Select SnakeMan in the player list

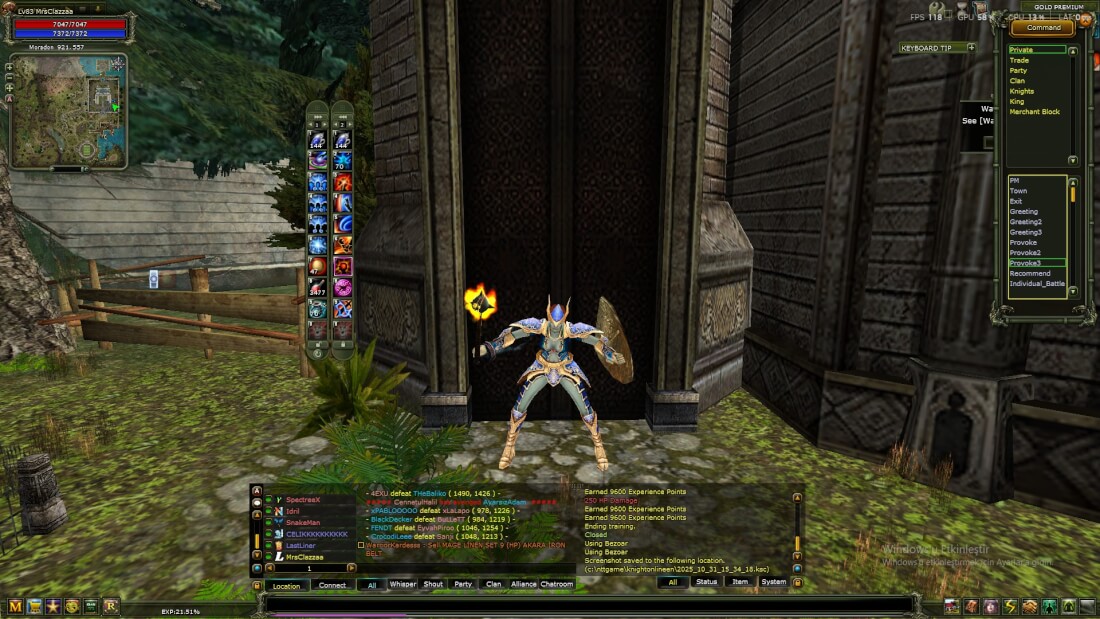pos(303,522)
